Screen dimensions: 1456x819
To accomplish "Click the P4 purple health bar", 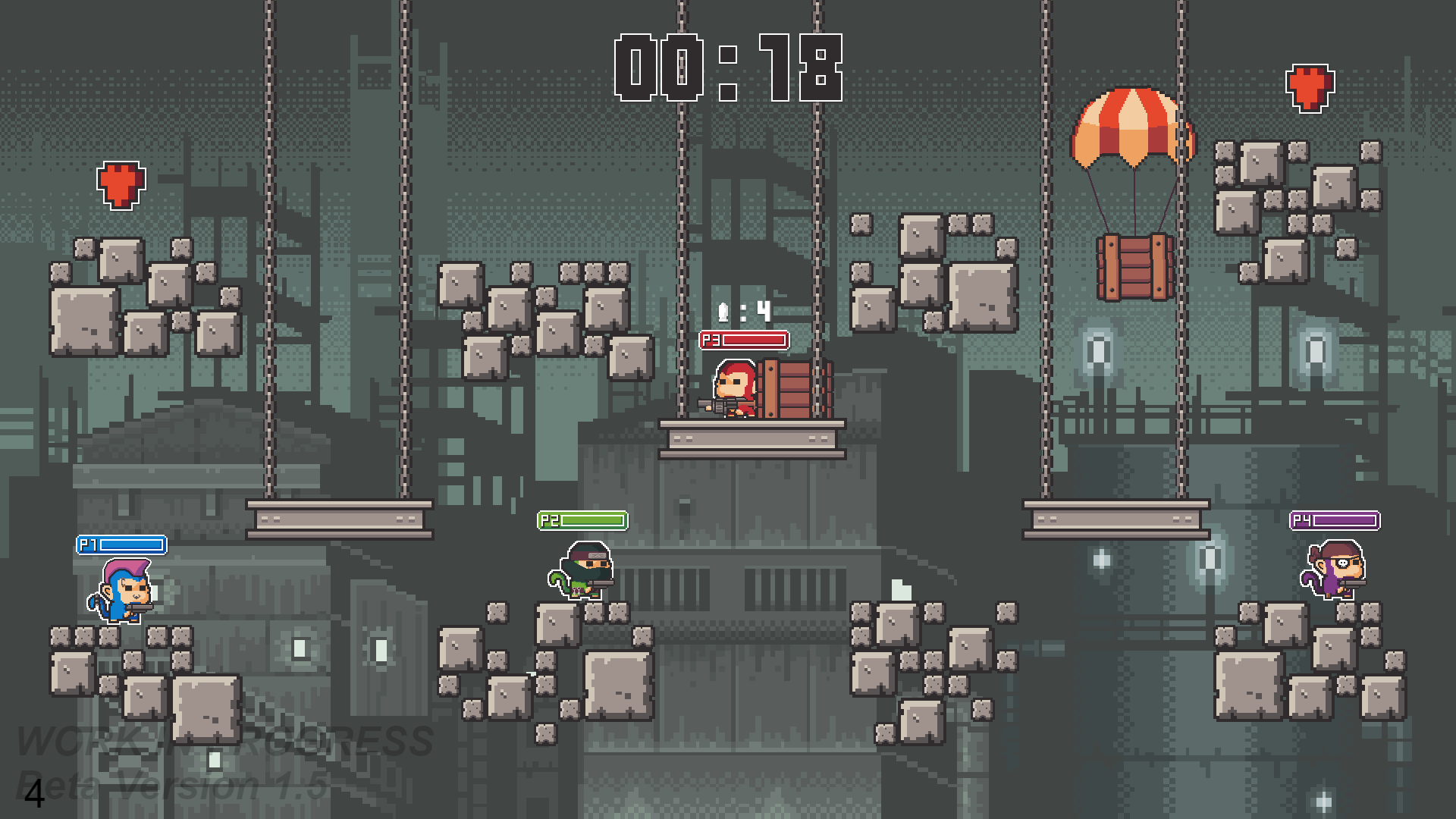I will pos(1335,521).
